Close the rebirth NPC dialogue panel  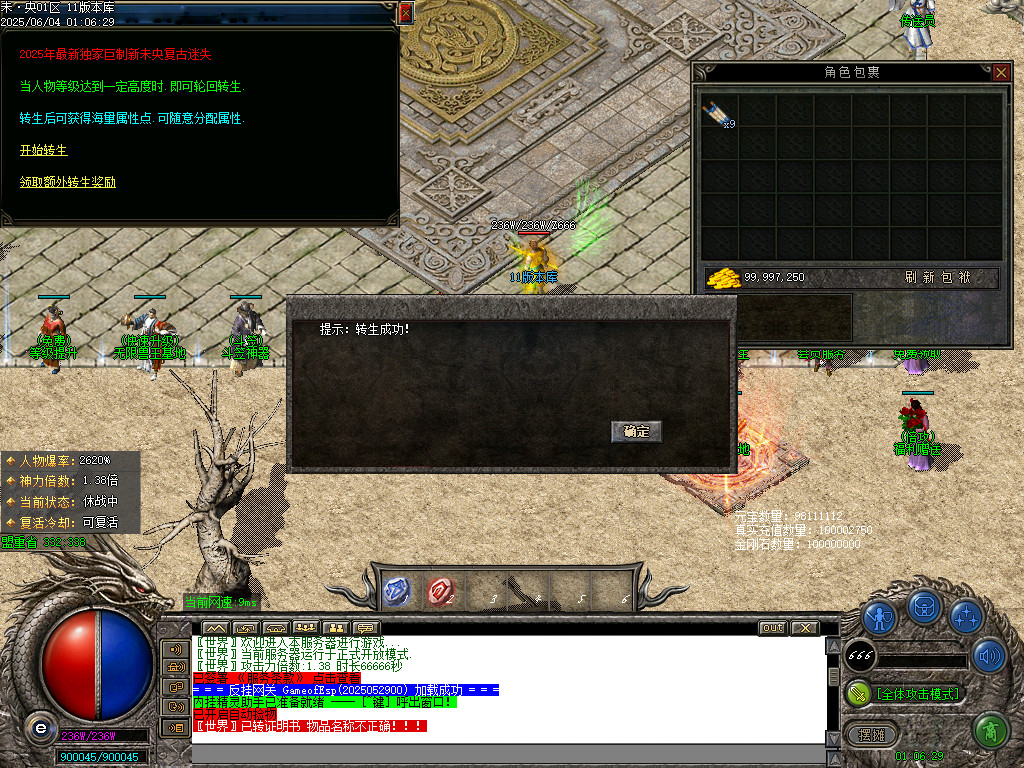[x=405, y=13]
